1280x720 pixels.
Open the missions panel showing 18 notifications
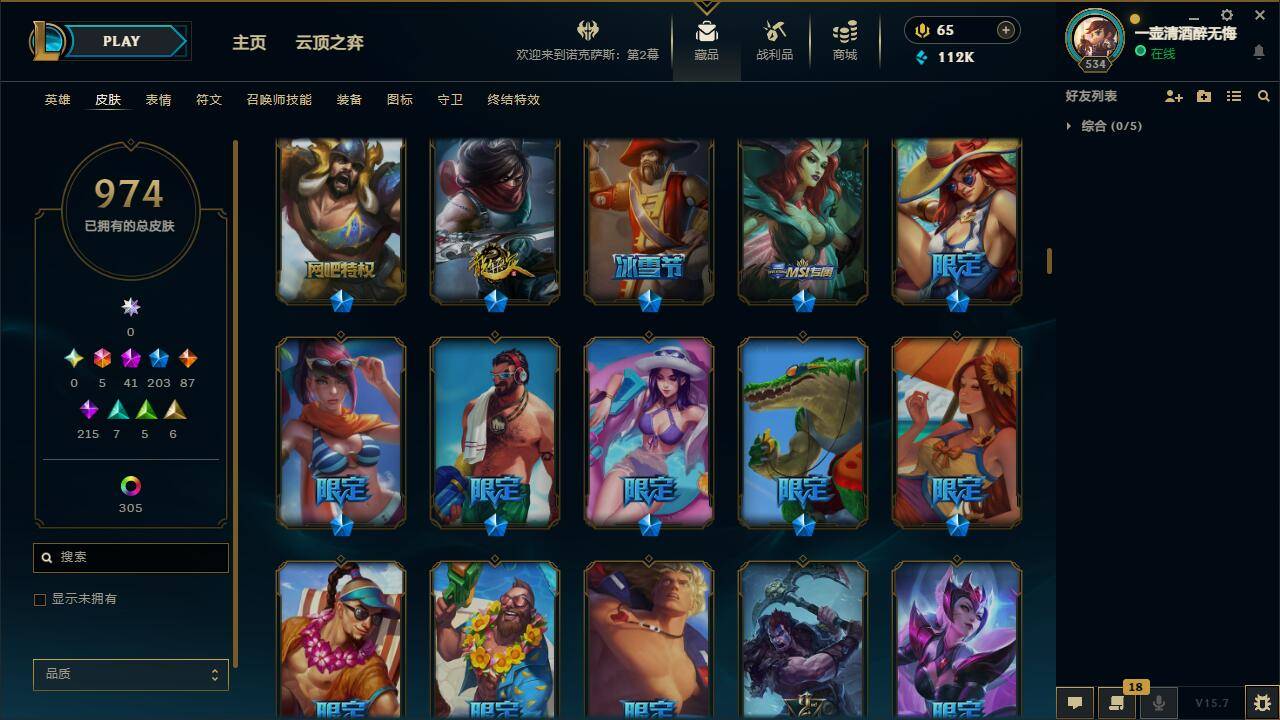pyautogui.click(x=1117, y=702)
